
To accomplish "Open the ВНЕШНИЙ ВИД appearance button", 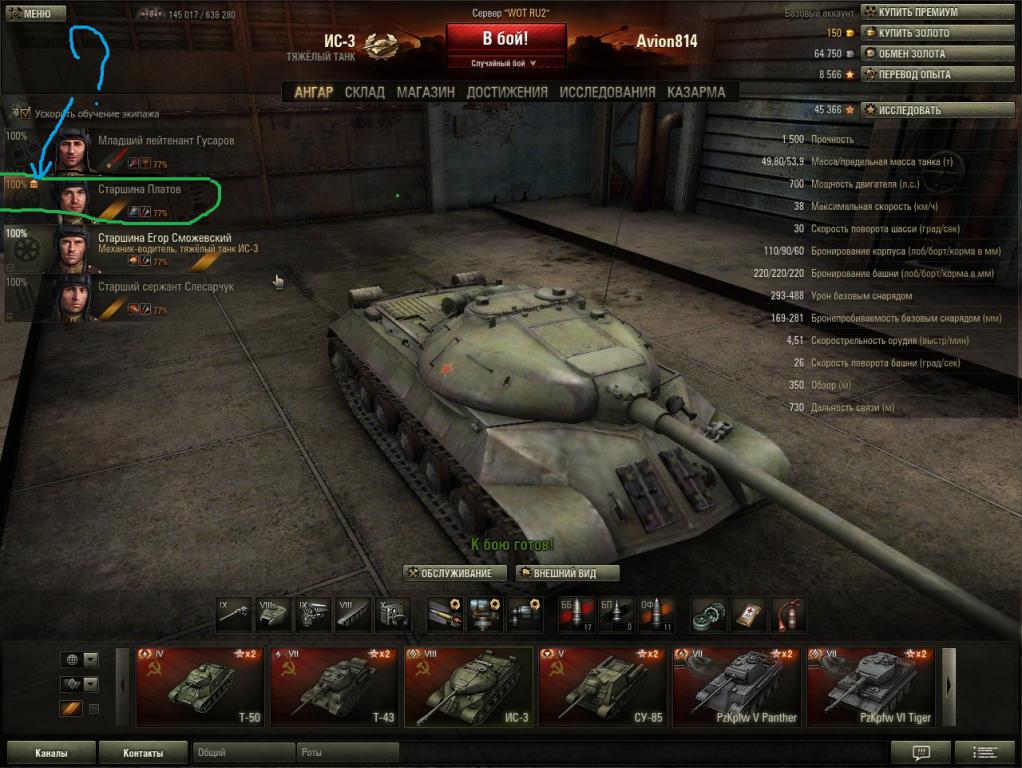I will 568,573.
